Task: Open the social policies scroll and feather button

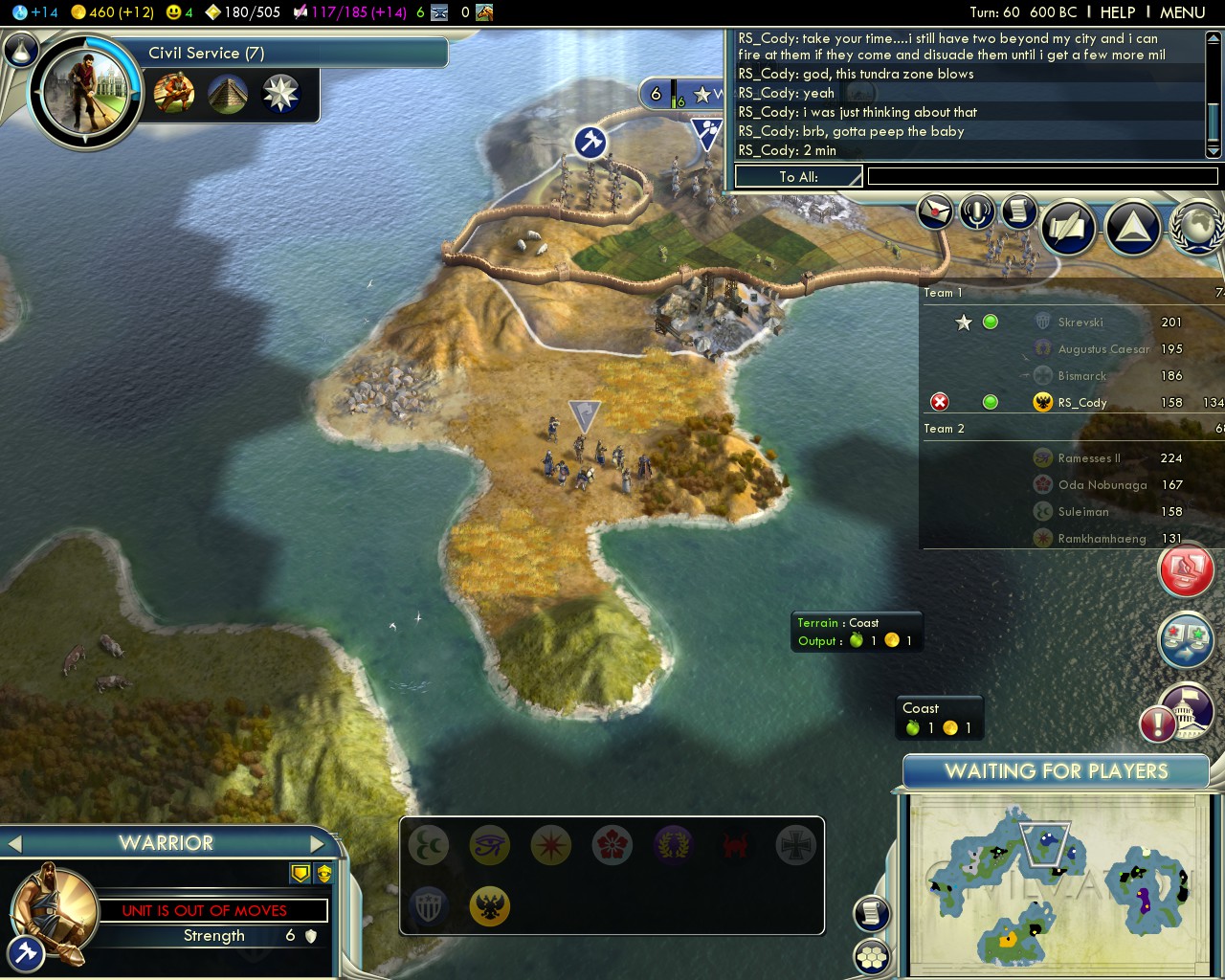Action: (1069, 228)
